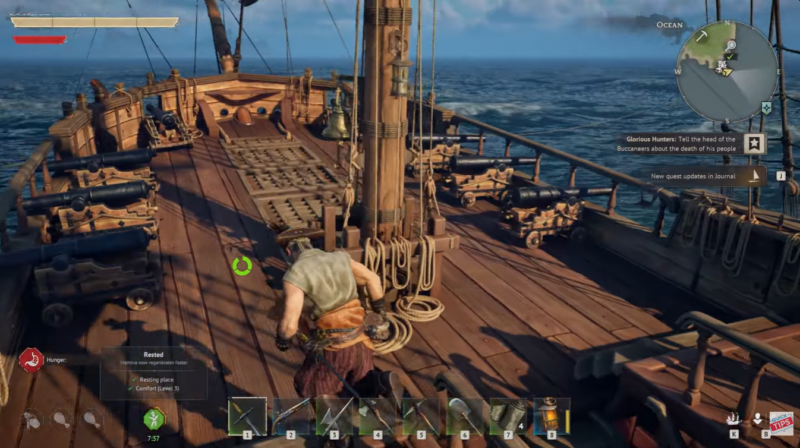The height and width of the screenshot is (448, 800).
Task: Select the crossed swords slot in hotbar
Action: coord(247,415)
